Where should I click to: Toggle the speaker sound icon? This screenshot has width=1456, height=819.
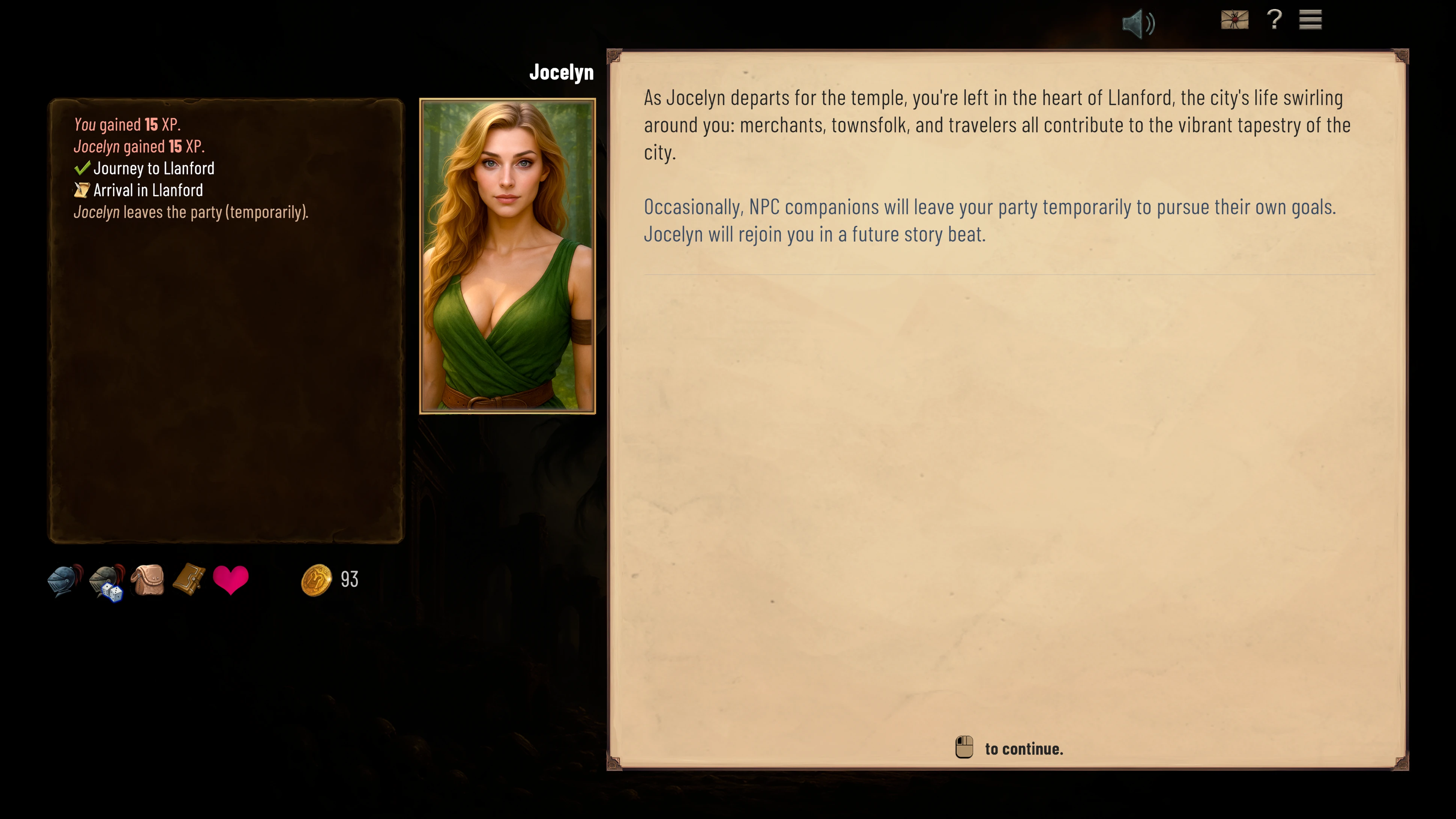pyautogui.click(x=1137, y=24)
